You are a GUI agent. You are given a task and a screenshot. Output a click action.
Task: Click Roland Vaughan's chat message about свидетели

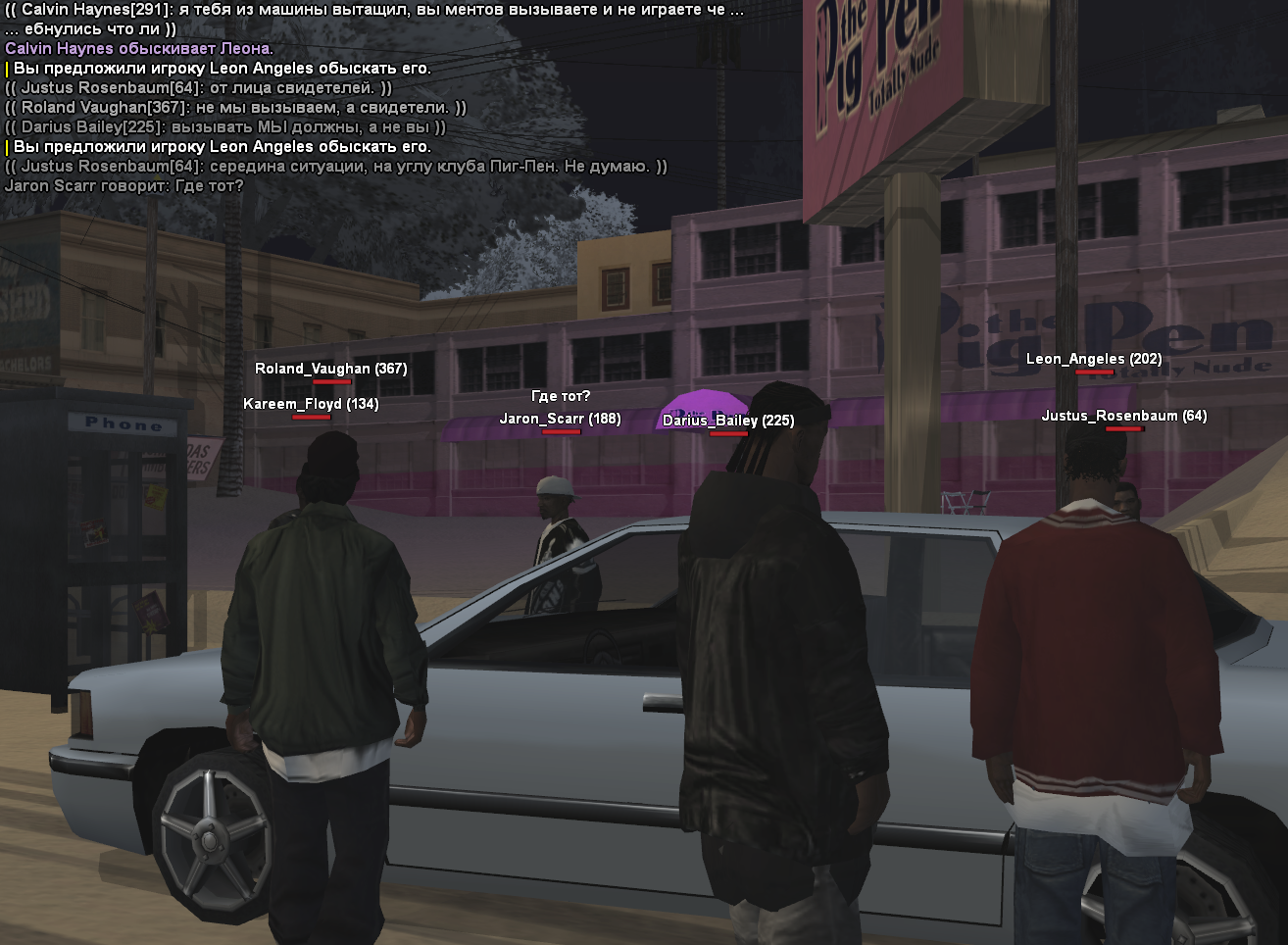[235, 108]
